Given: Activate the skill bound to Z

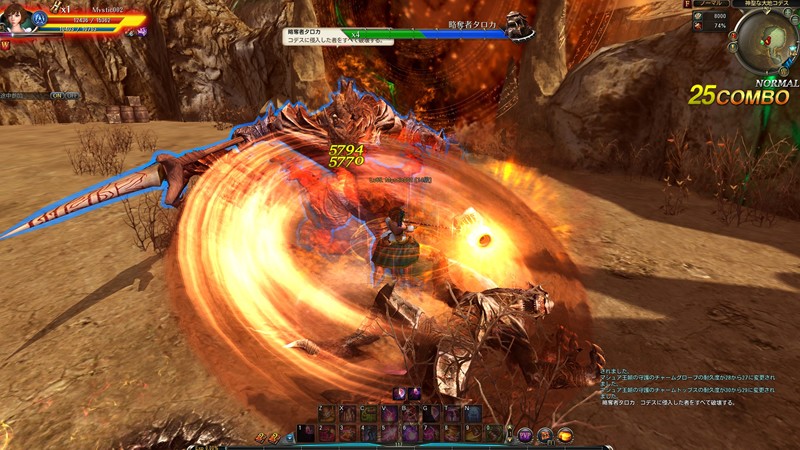Looking at the screenshot, I should coord(326,413).
